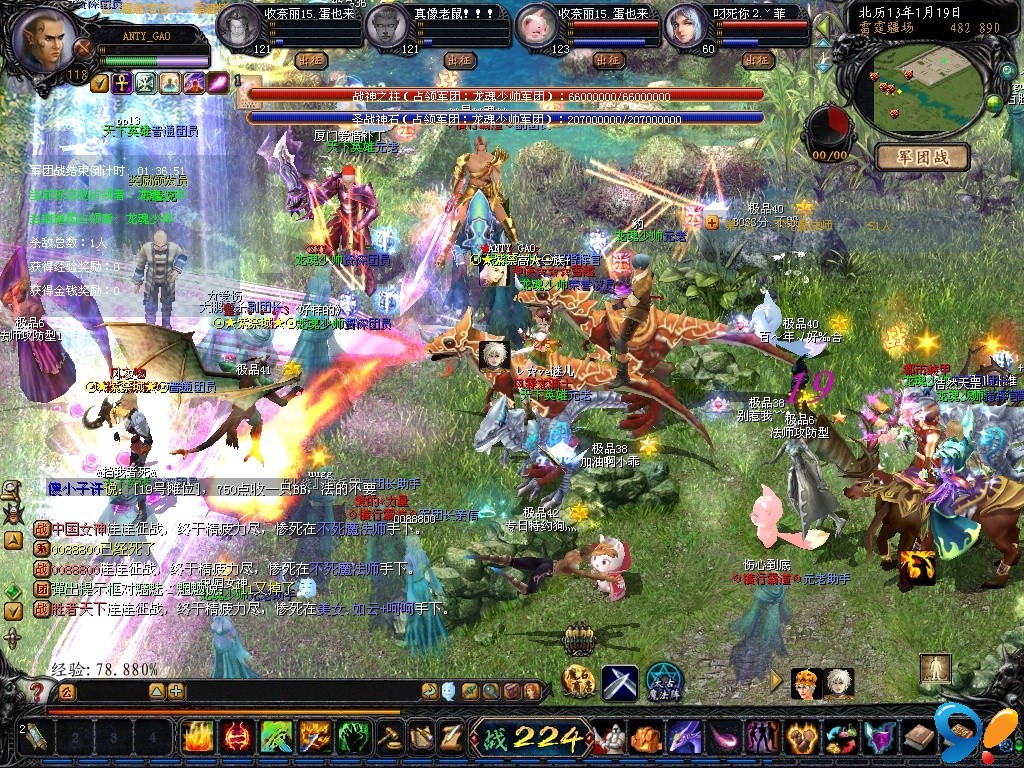
Task: Activate the crossed swords skill button
Action: [620, 683]
